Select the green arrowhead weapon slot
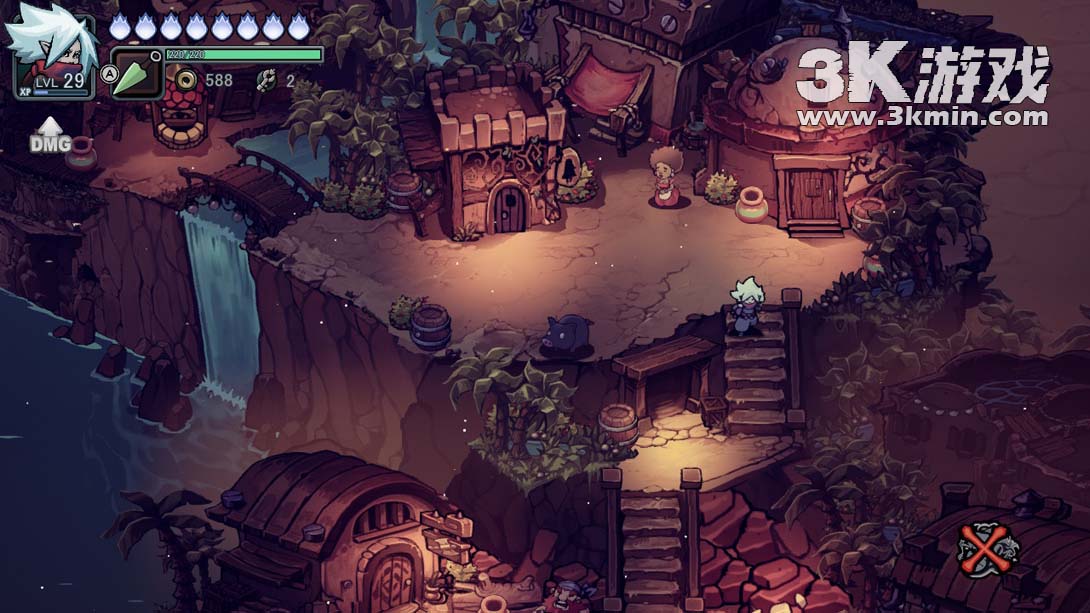 (136, 76)
